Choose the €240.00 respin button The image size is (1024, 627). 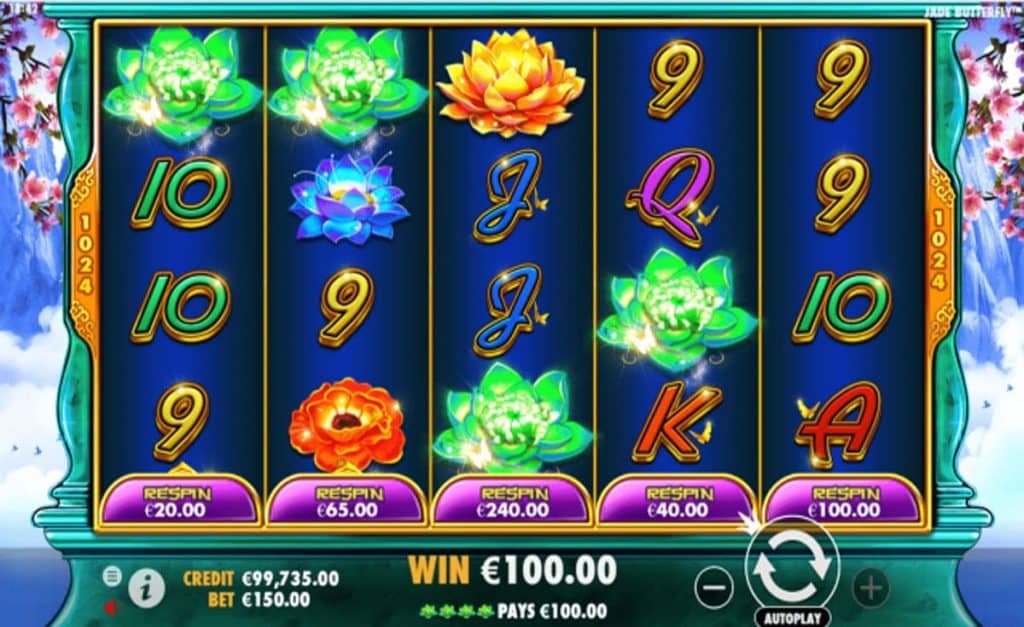point(513,501)
